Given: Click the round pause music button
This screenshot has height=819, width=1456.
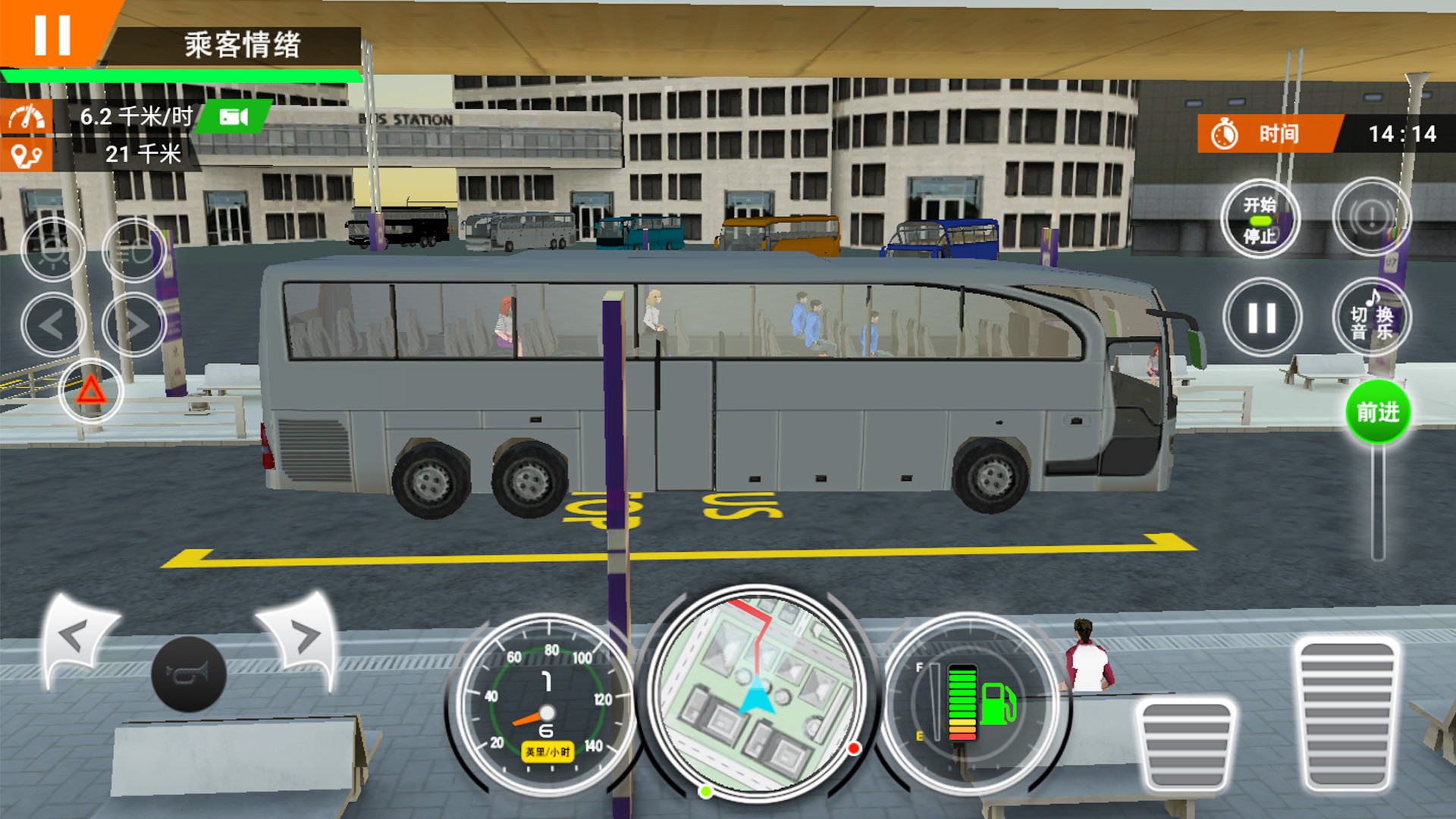Looking at the screenshot, I should [1262, 318].
